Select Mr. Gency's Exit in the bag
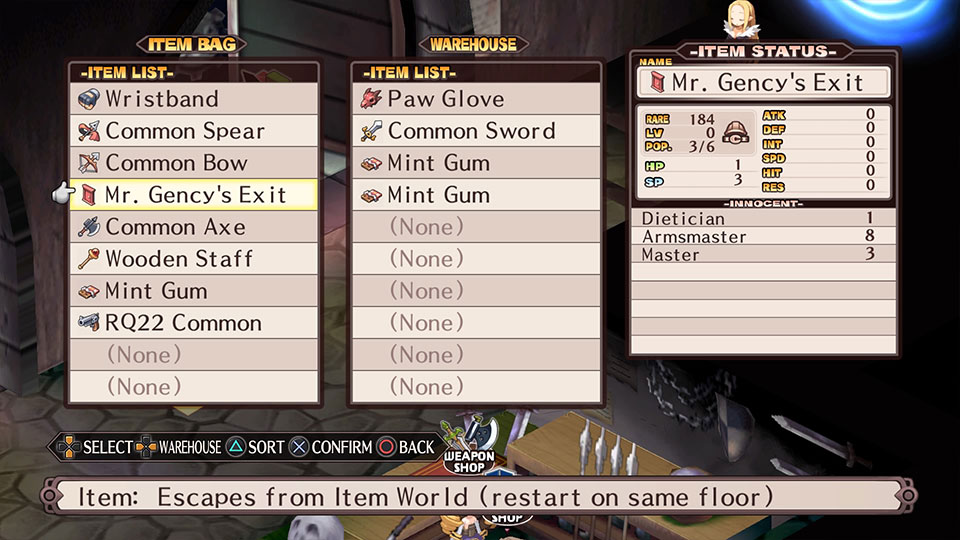This screenshot has height=540, width=960. (x=195, y=195)
